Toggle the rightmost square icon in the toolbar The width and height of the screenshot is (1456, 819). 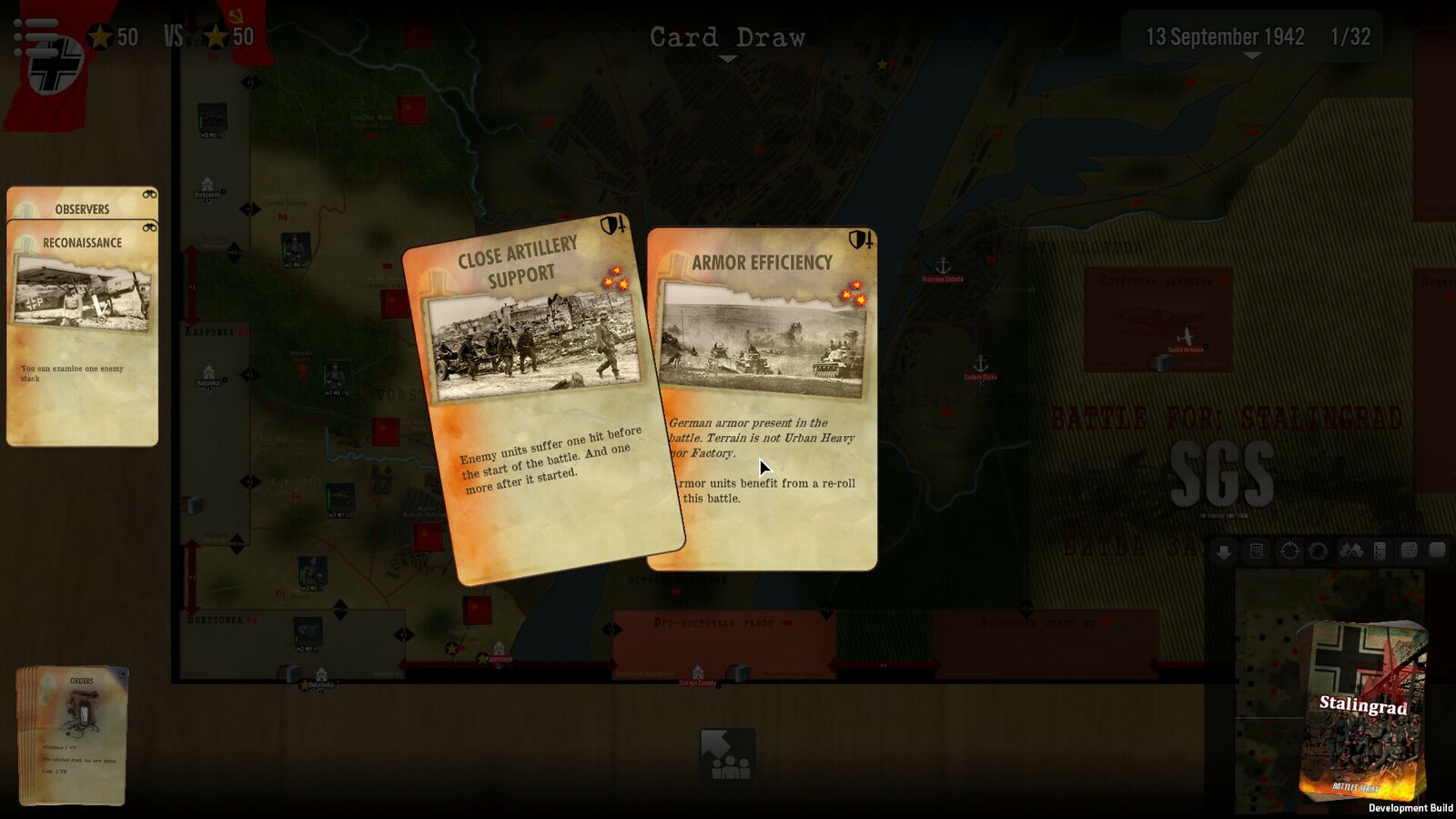pyautogui.click(x=1438, y=551)
